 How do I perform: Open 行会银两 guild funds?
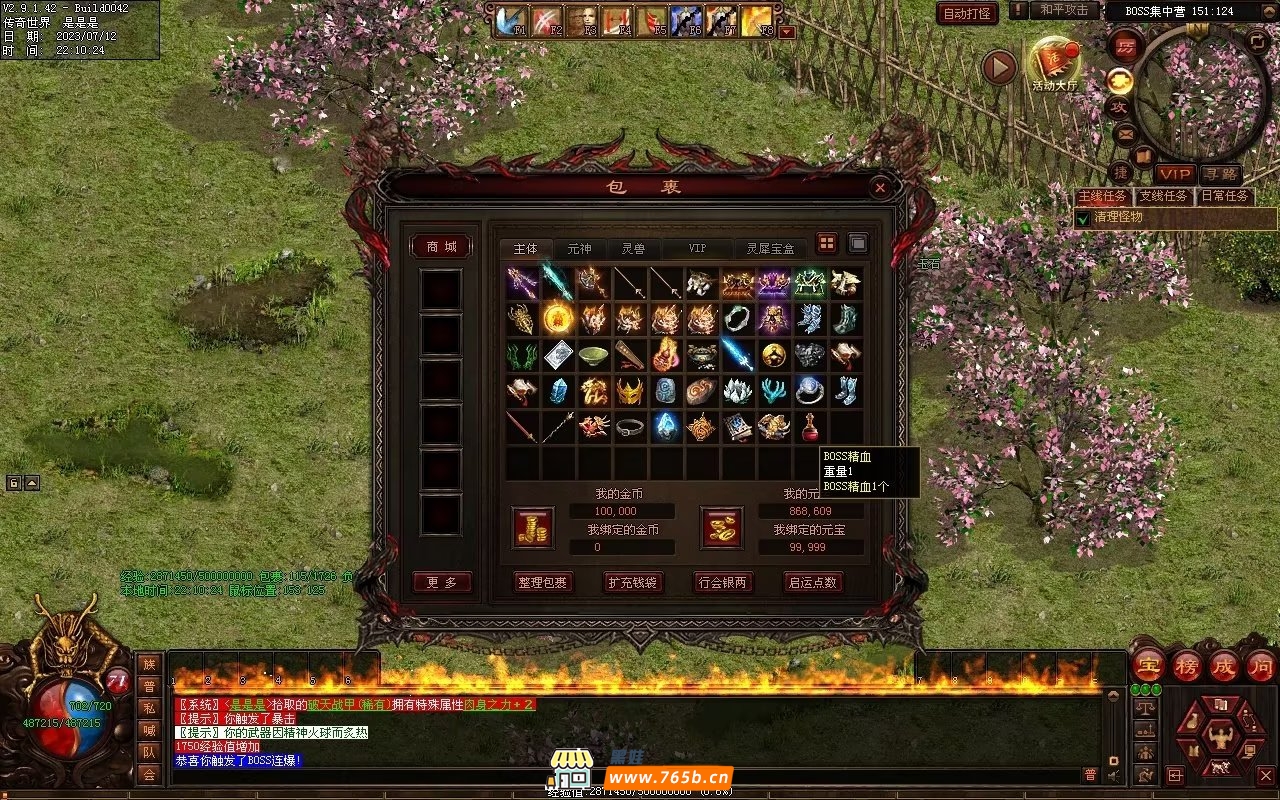pyautogui.click(x=723, y=582)
